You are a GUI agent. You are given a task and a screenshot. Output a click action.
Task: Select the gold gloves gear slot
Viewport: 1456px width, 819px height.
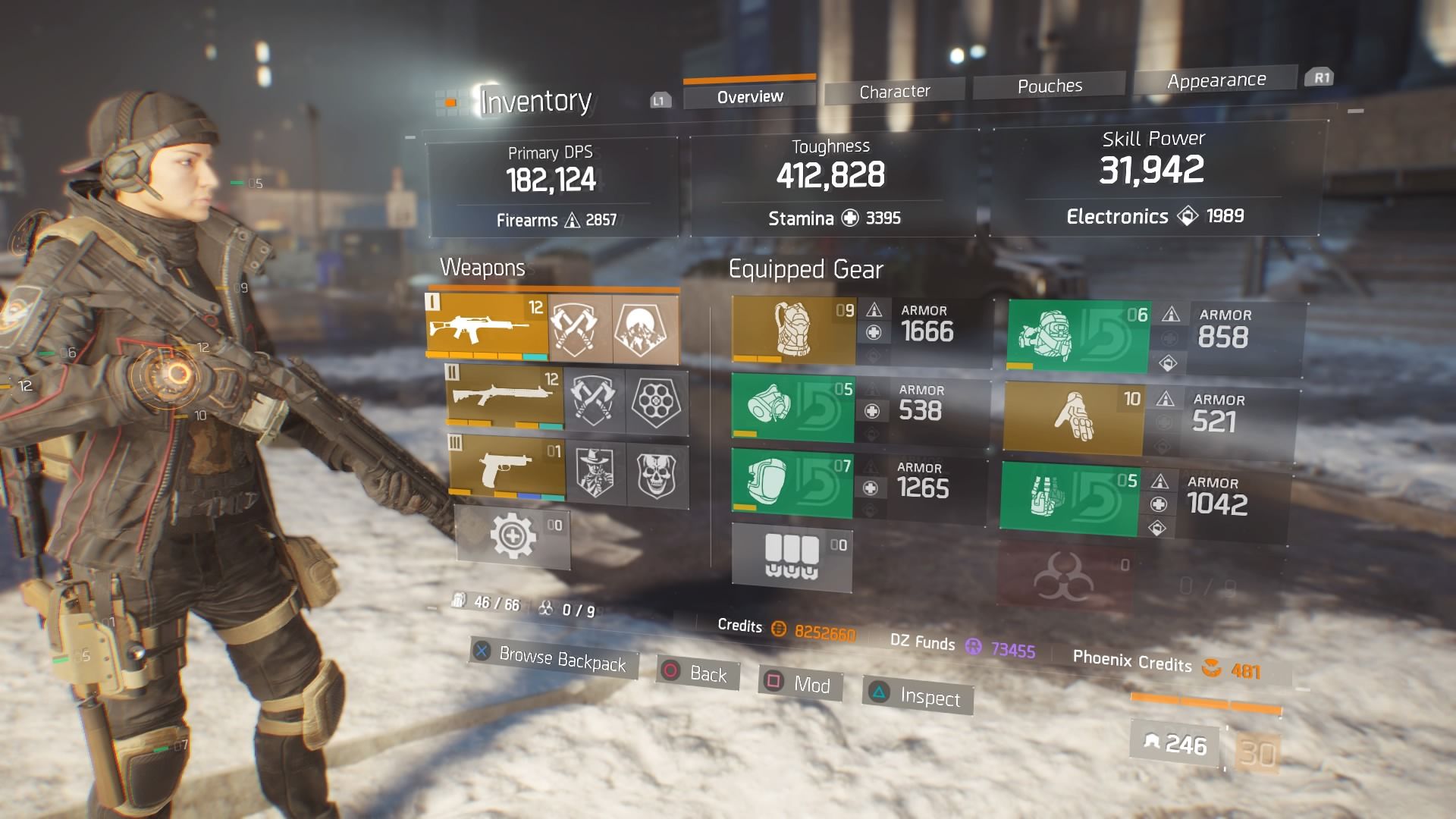click(x=1073, y=416)
